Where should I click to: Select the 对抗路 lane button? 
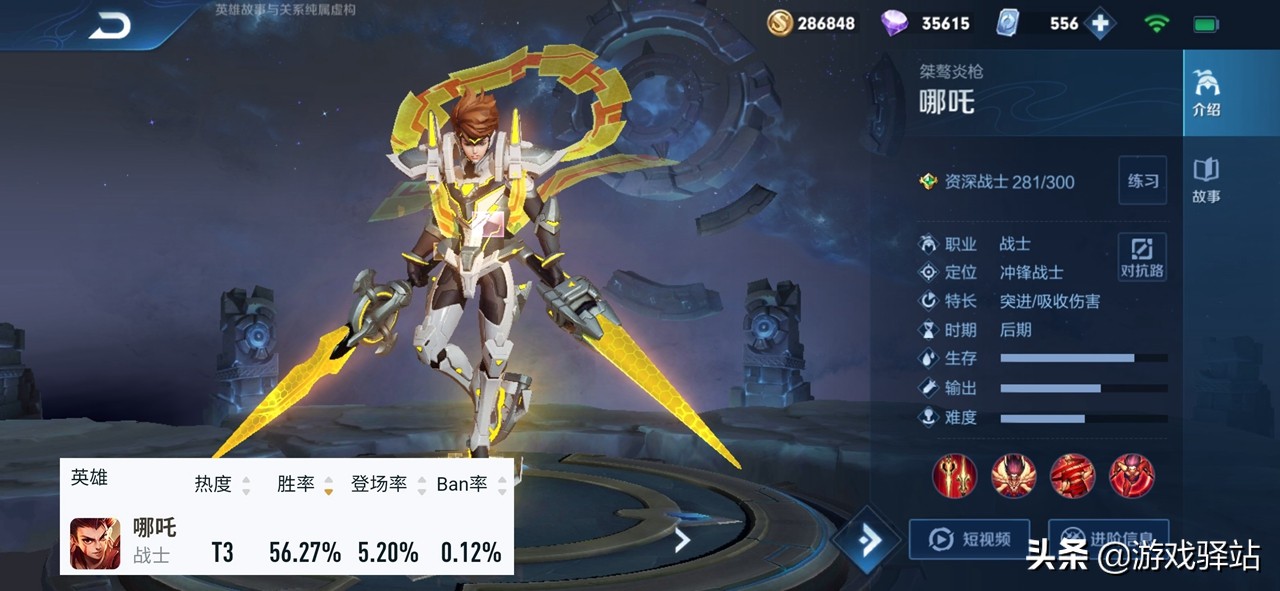point(1142,257)
